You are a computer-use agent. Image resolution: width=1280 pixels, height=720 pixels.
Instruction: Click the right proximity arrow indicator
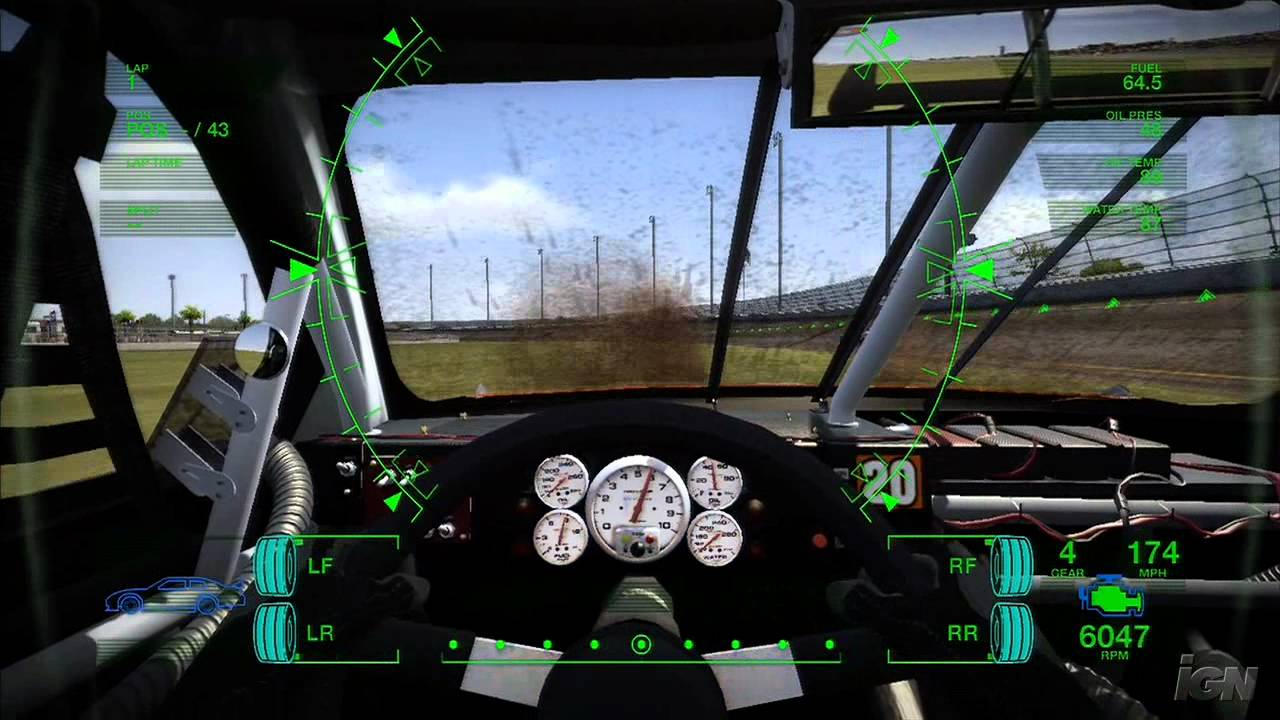(981, 268)
